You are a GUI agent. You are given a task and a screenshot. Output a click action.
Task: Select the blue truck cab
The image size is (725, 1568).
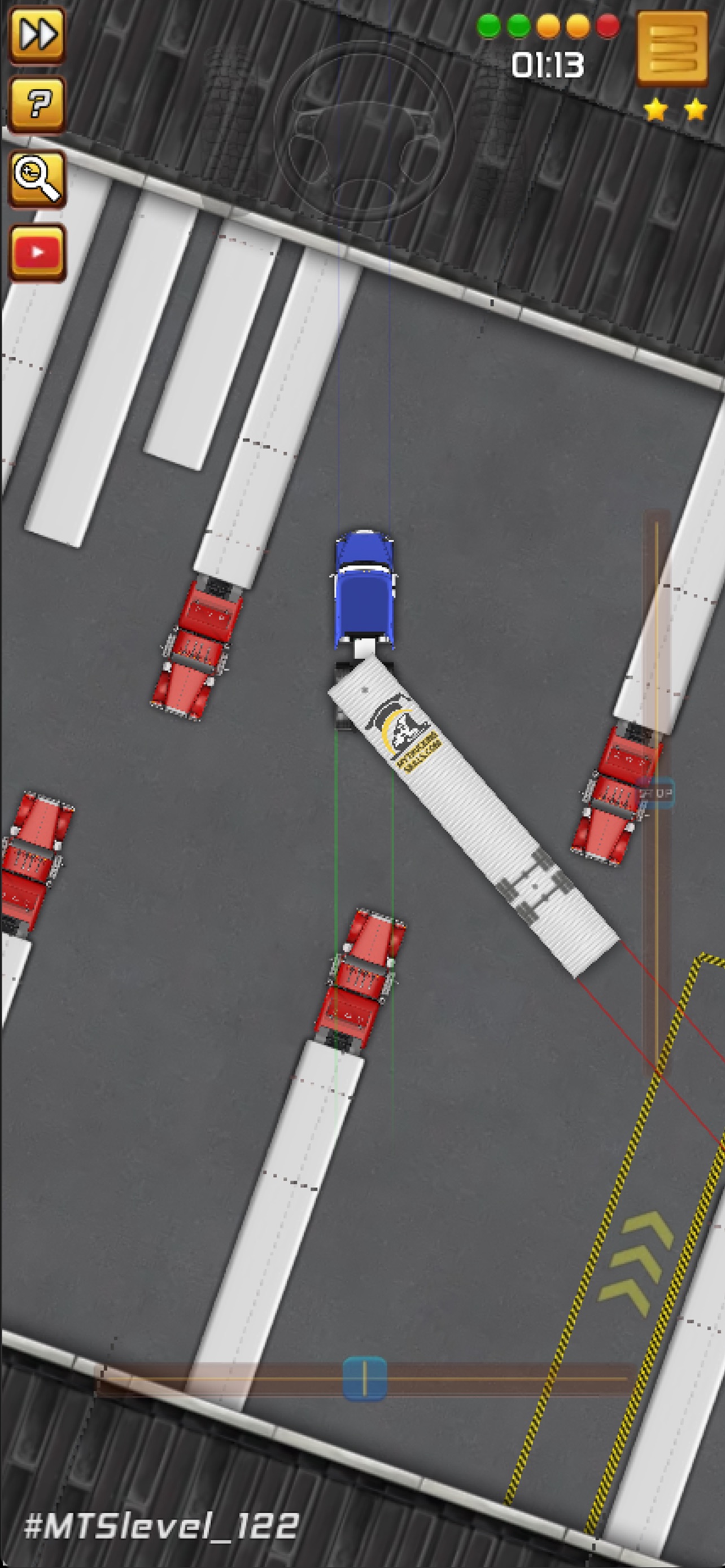[x=364, y=588]
